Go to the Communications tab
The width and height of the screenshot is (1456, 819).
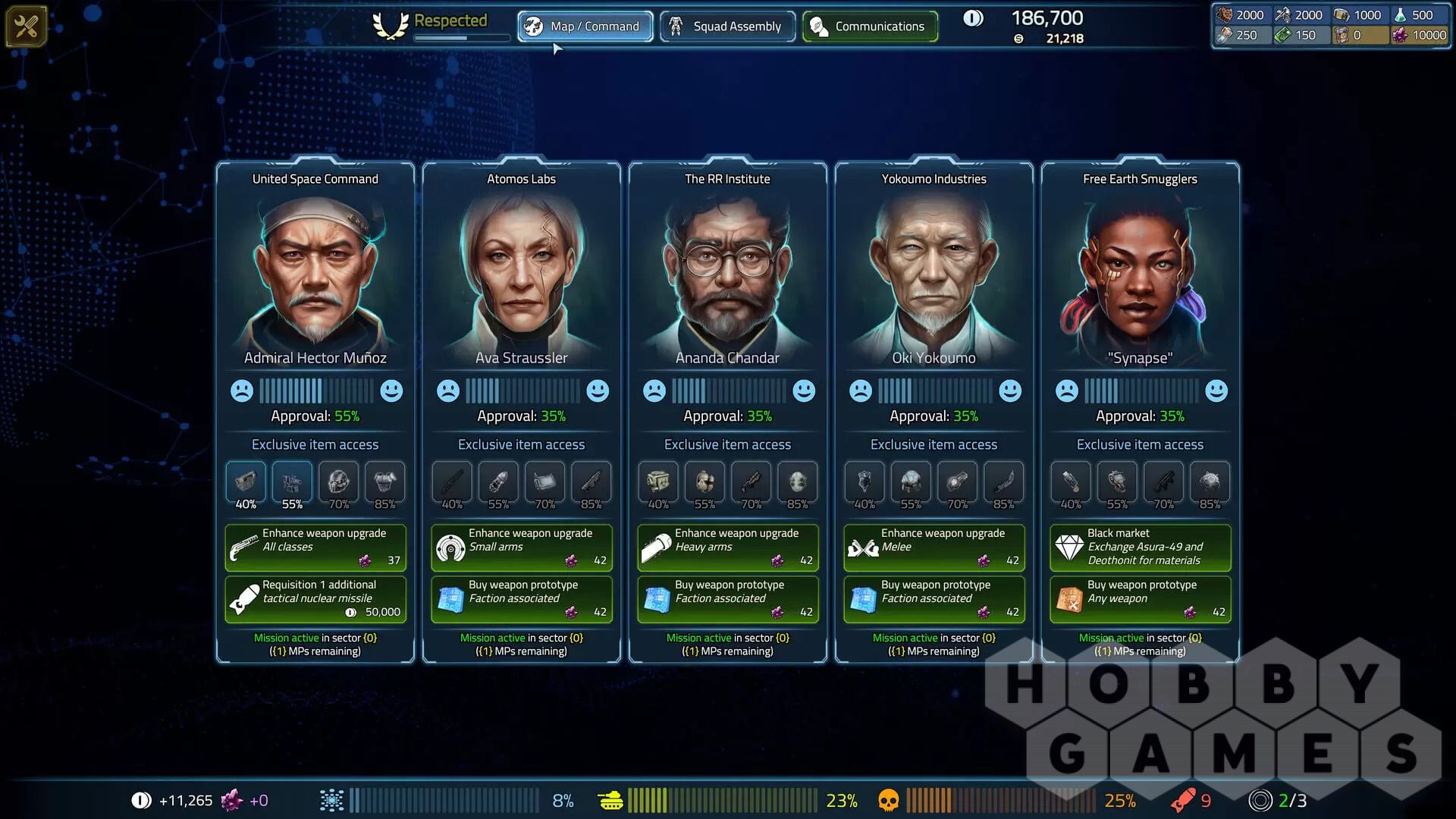click(x=870, y=27)
